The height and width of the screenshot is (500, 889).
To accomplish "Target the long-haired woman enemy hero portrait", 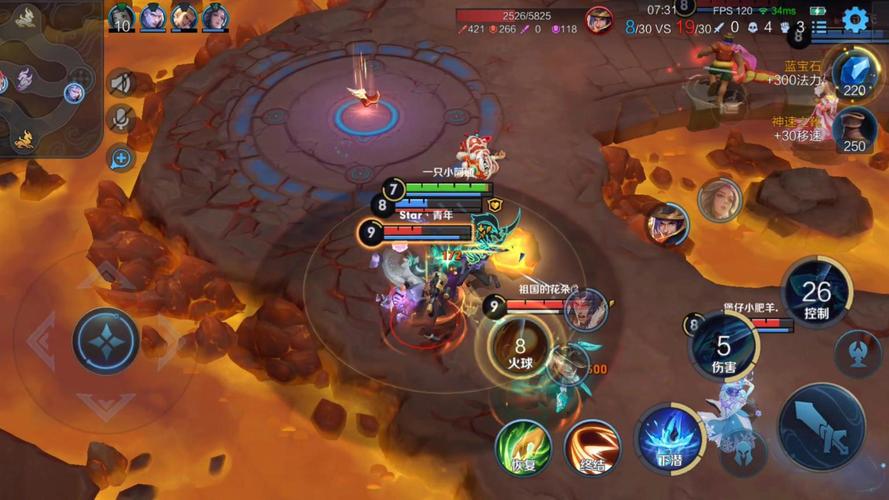I will point(720,200).
